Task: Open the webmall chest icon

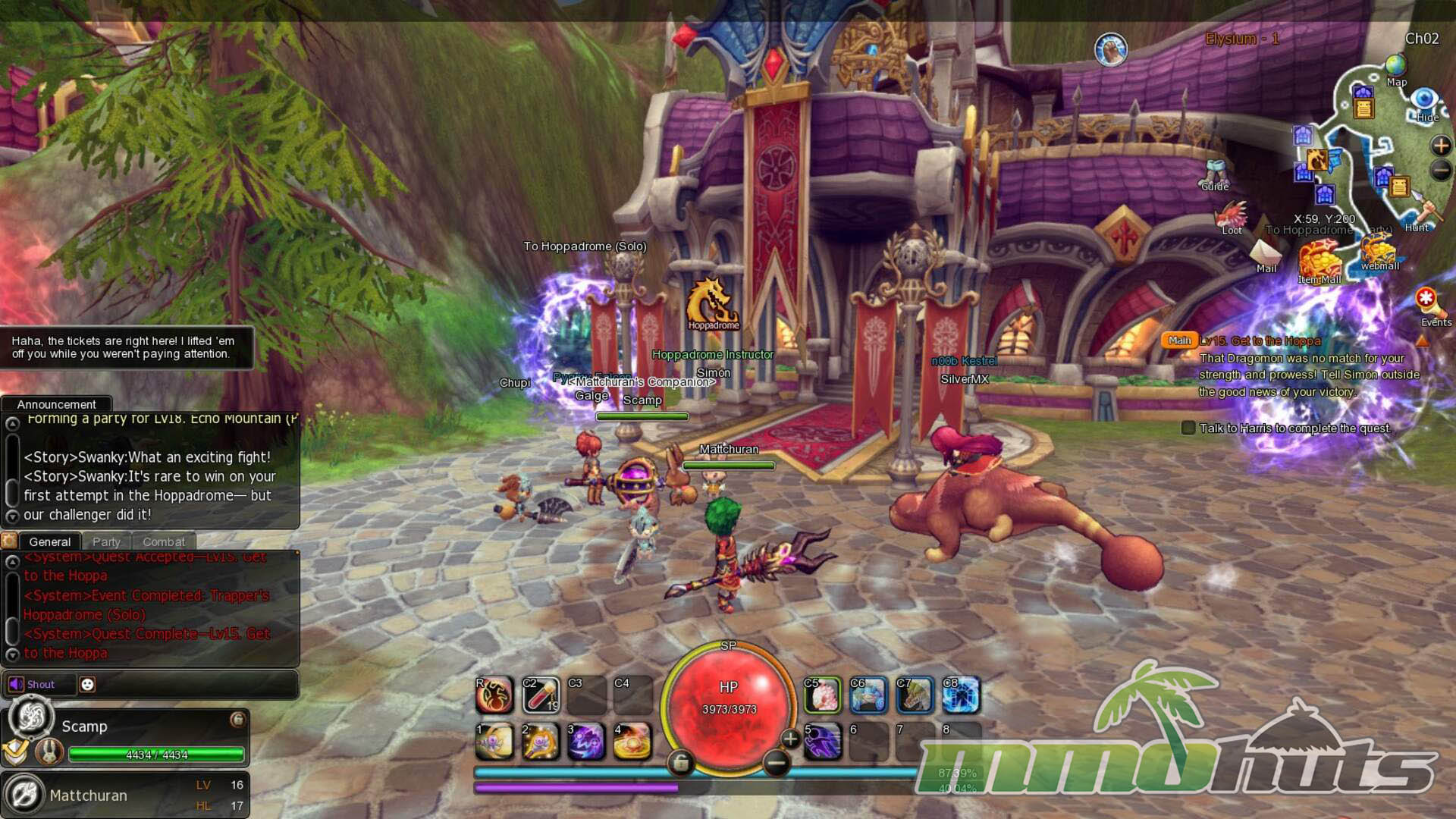Action: [x=1378, y=248]
